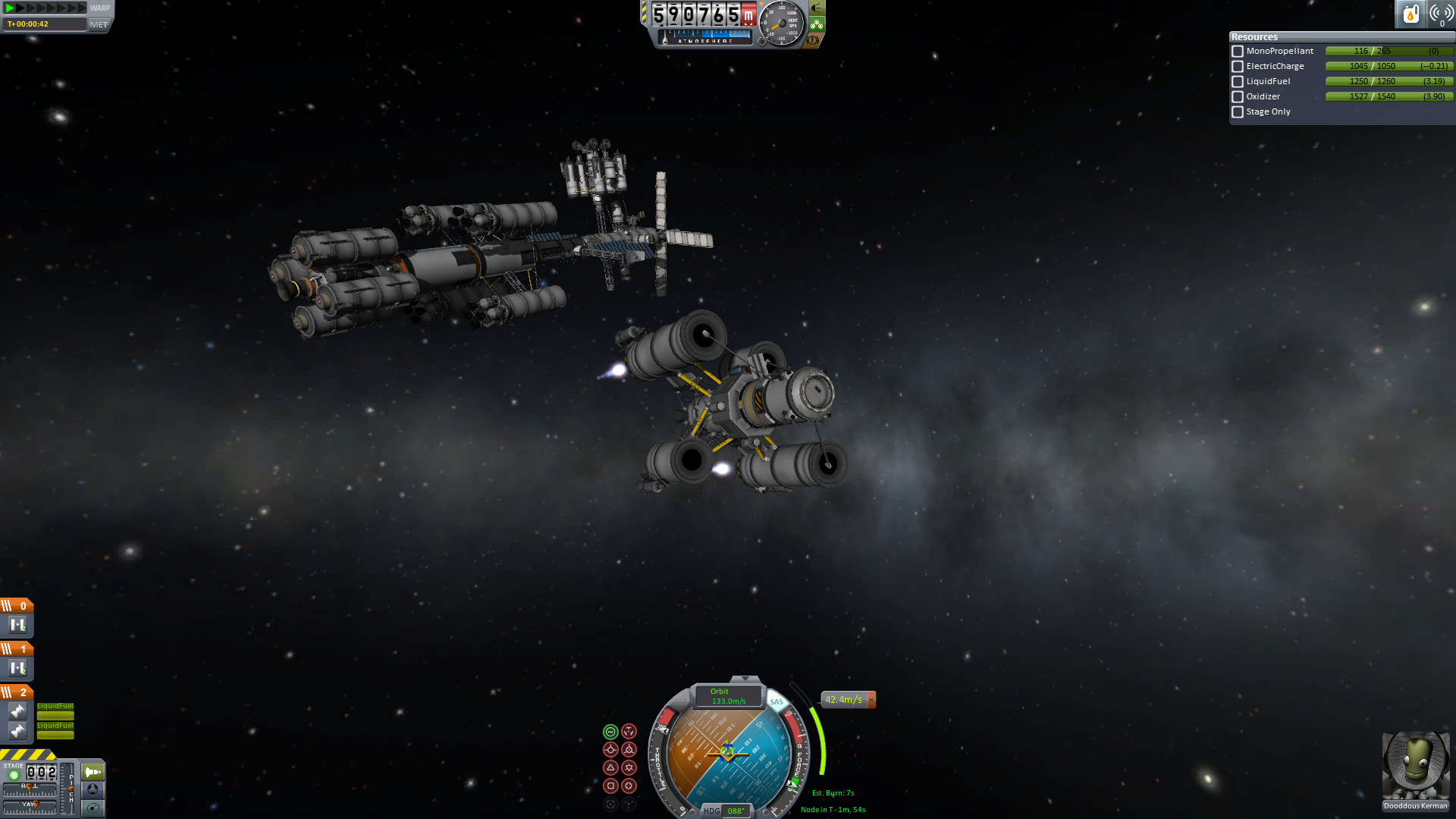Collapse the navball with the top arrow
The height and width of the screenshot is (819, 1456).
tap(745, 679)
